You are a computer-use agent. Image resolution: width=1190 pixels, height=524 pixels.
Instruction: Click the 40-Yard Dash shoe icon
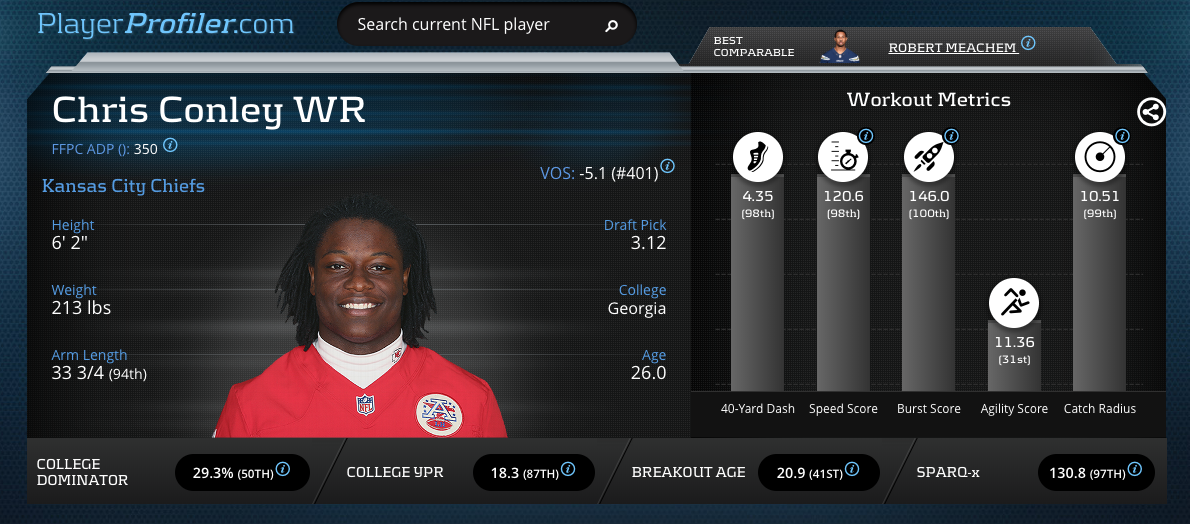point(757,157)
